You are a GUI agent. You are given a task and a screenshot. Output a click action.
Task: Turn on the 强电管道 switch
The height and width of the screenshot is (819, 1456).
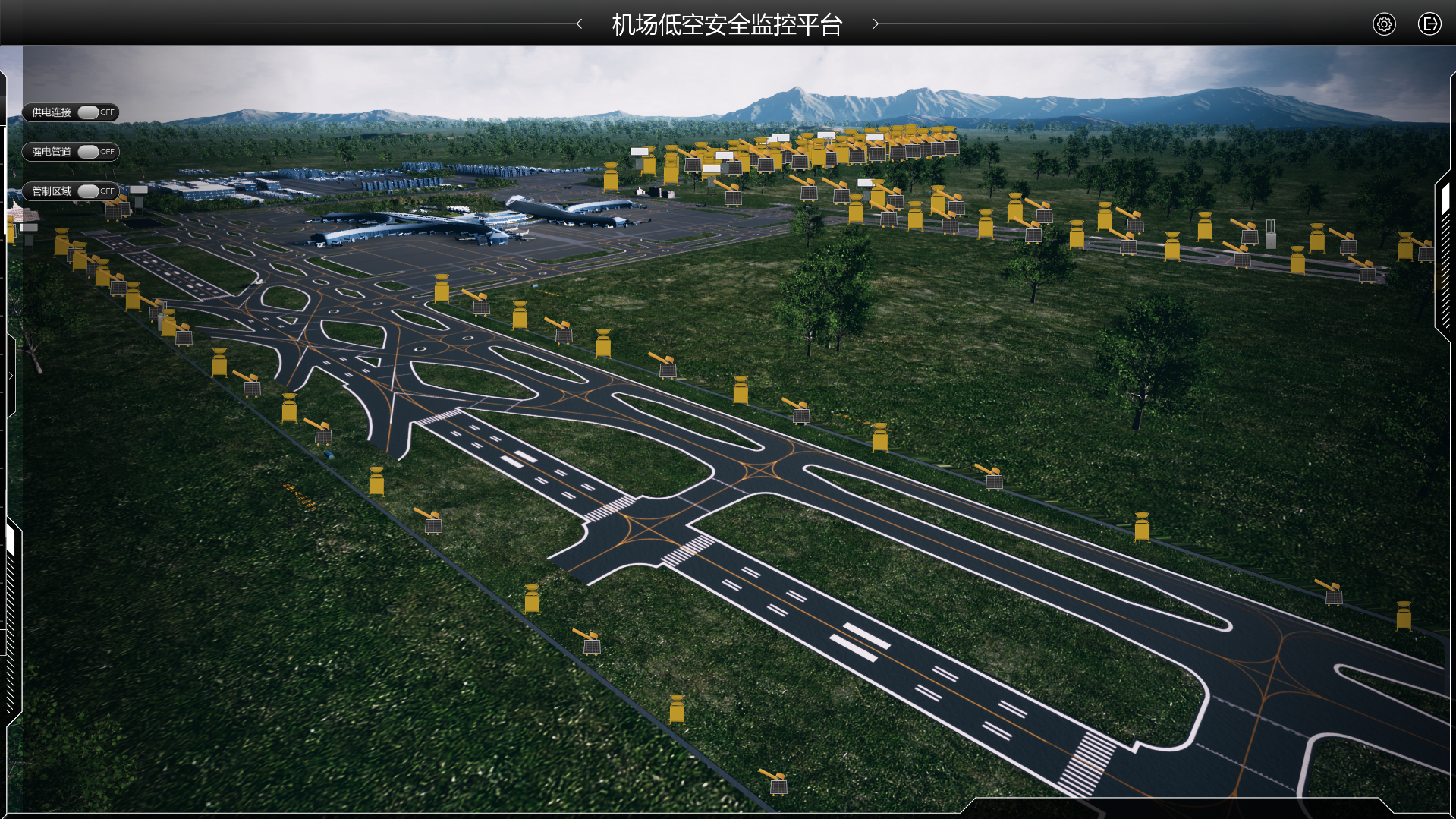click(96, 152)
